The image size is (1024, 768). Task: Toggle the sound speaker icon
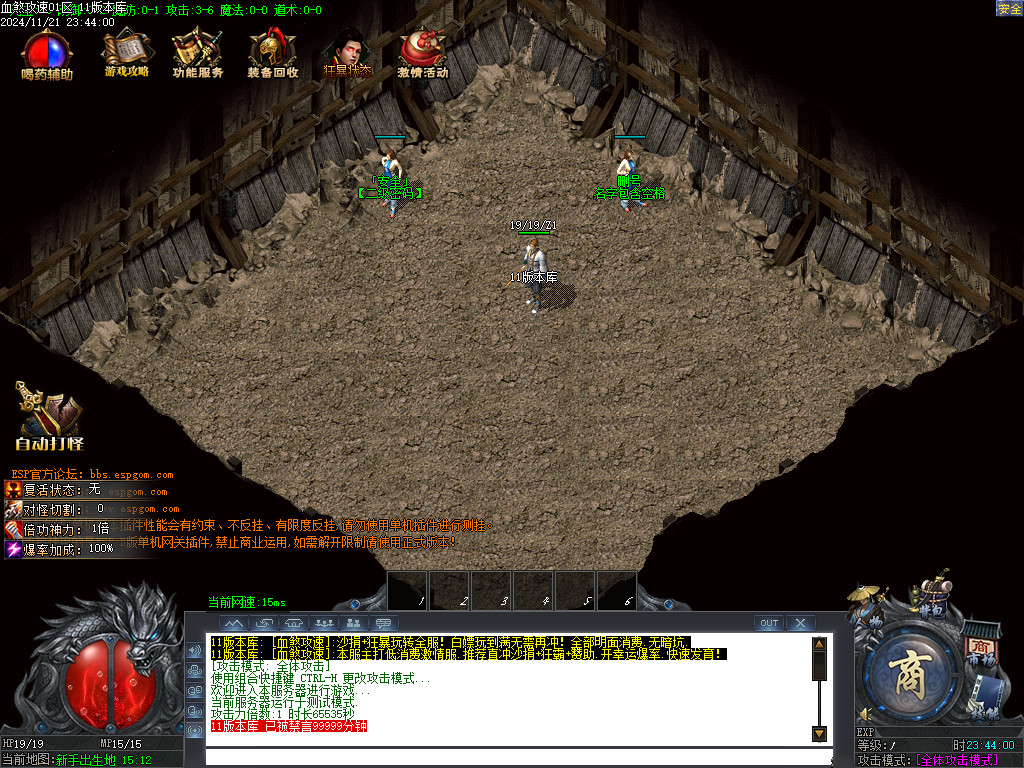click(865, 714)
